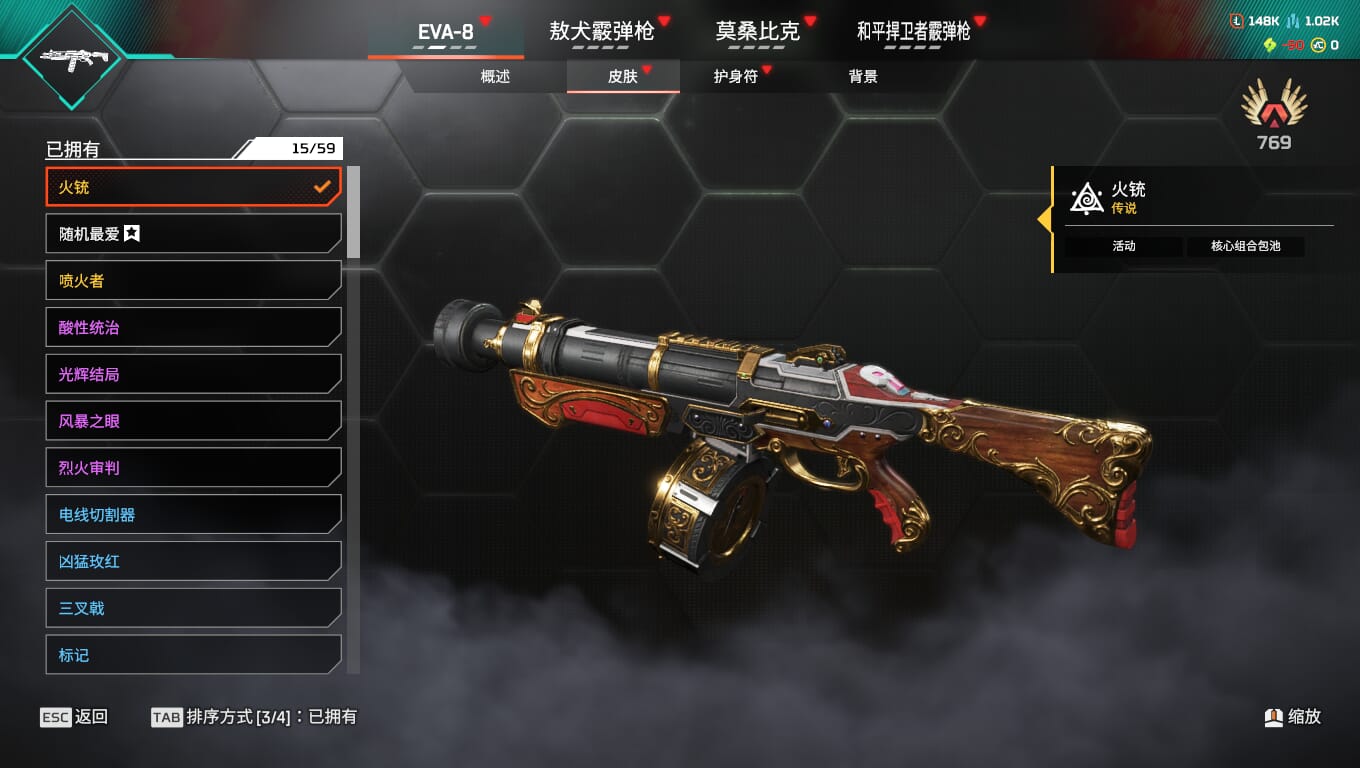Select the 电线切割器 skin
Viewport: 1360px width, 768px height.
(x=193, y=515)
